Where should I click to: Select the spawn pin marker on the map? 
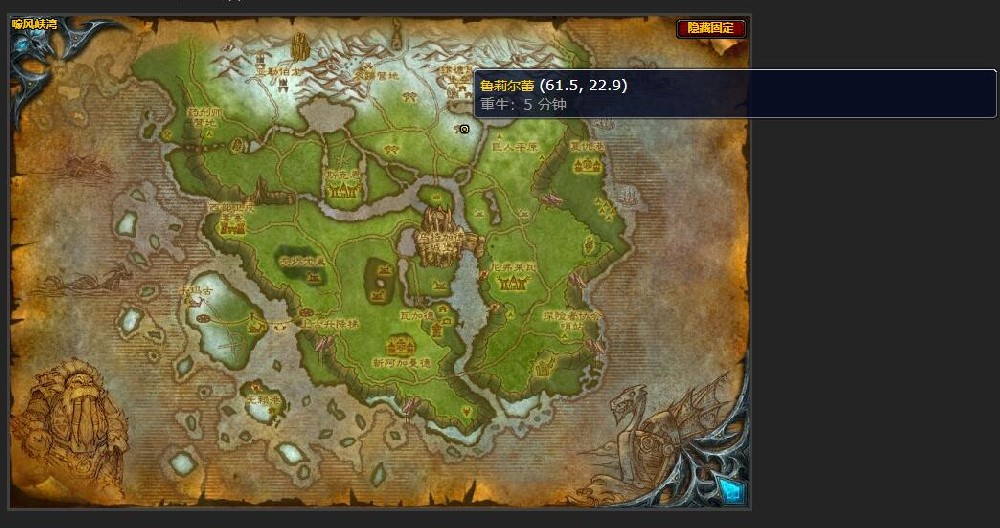[x=464, y=129]
